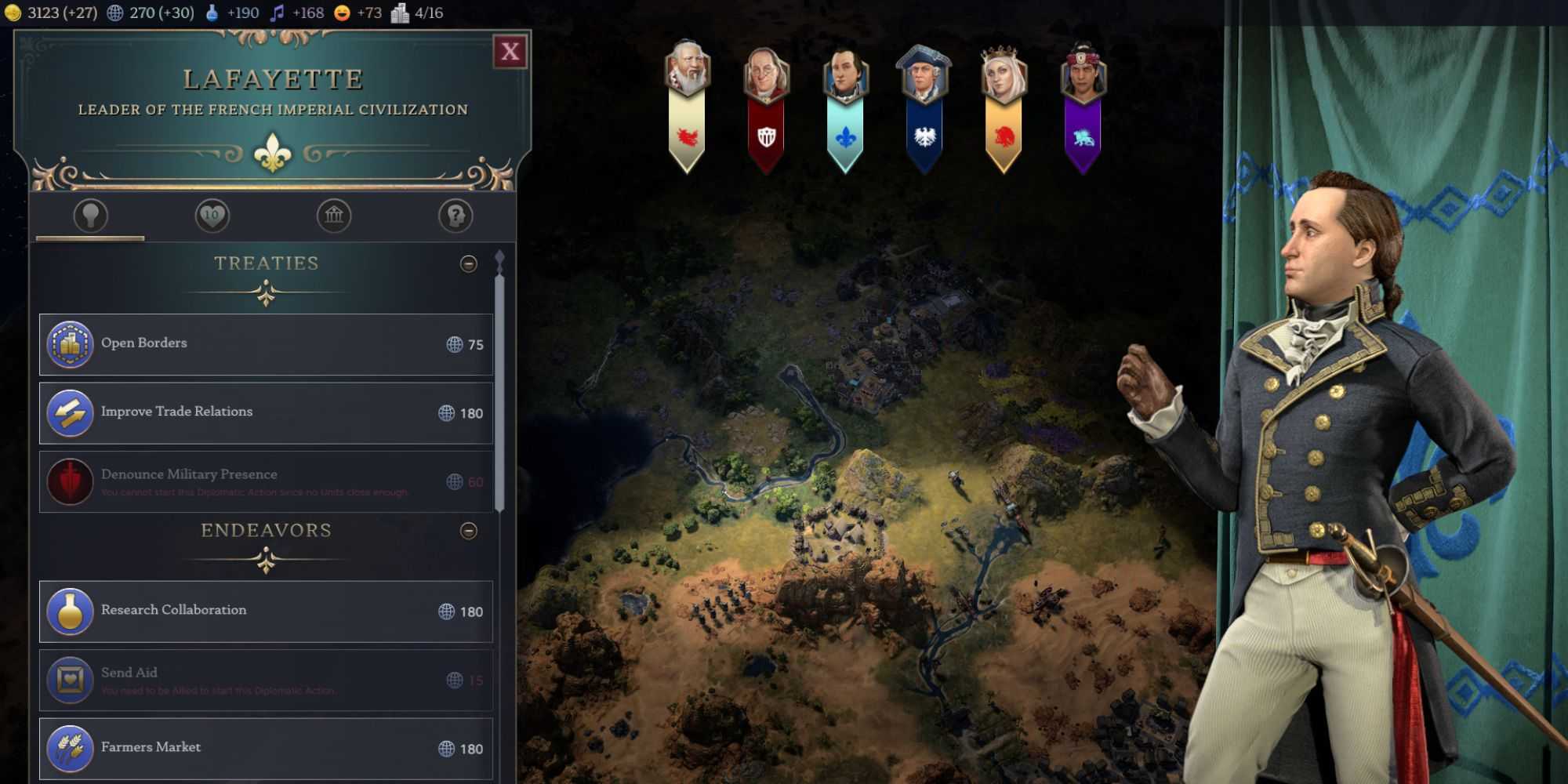The width and height of the screenshot is (1568, 784).
Task: Click the gold coin icon in the resource bar
Action: coord(13,13)
